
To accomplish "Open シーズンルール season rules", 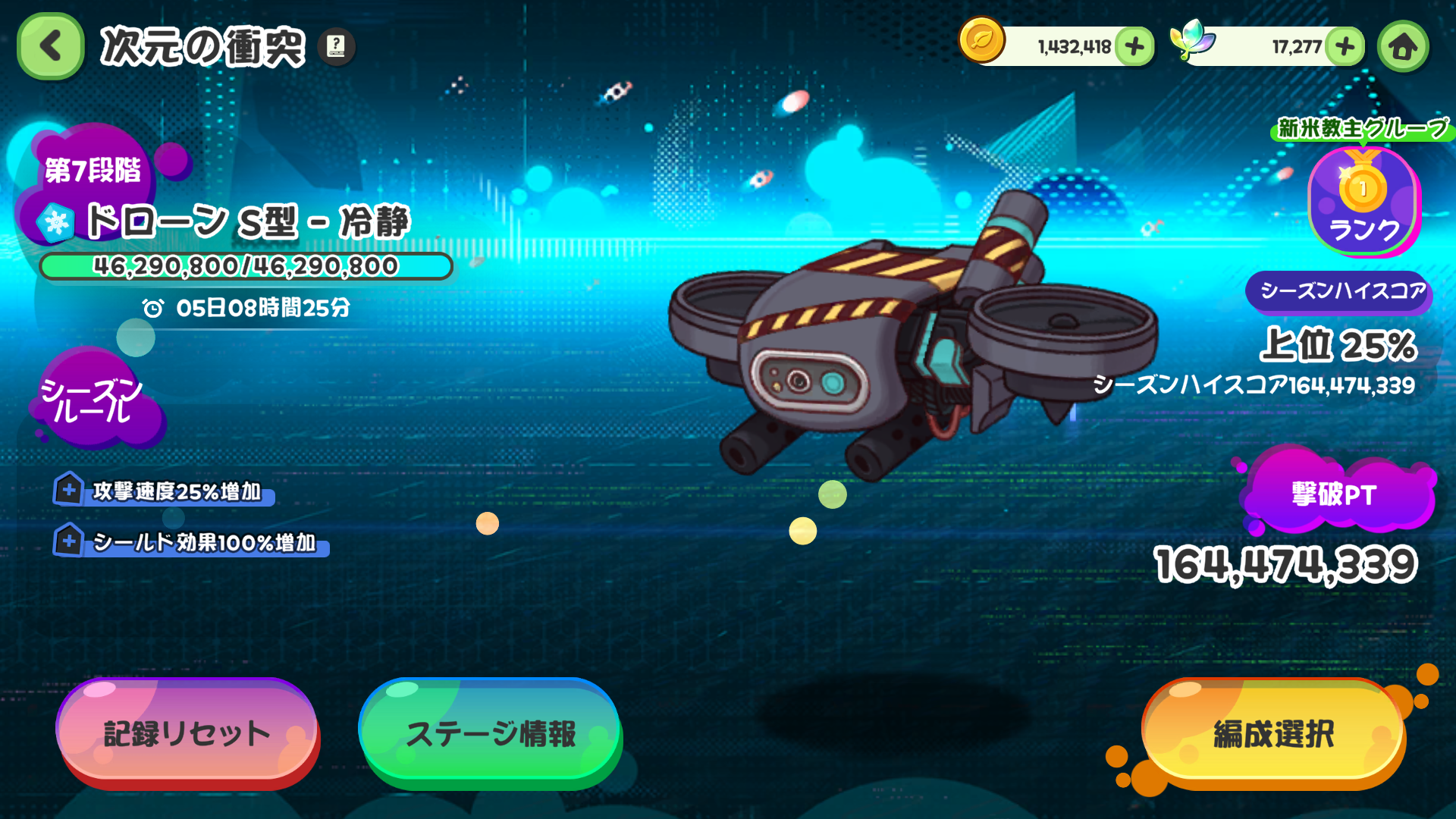I will pyautogui.click(x=93, y=400).
